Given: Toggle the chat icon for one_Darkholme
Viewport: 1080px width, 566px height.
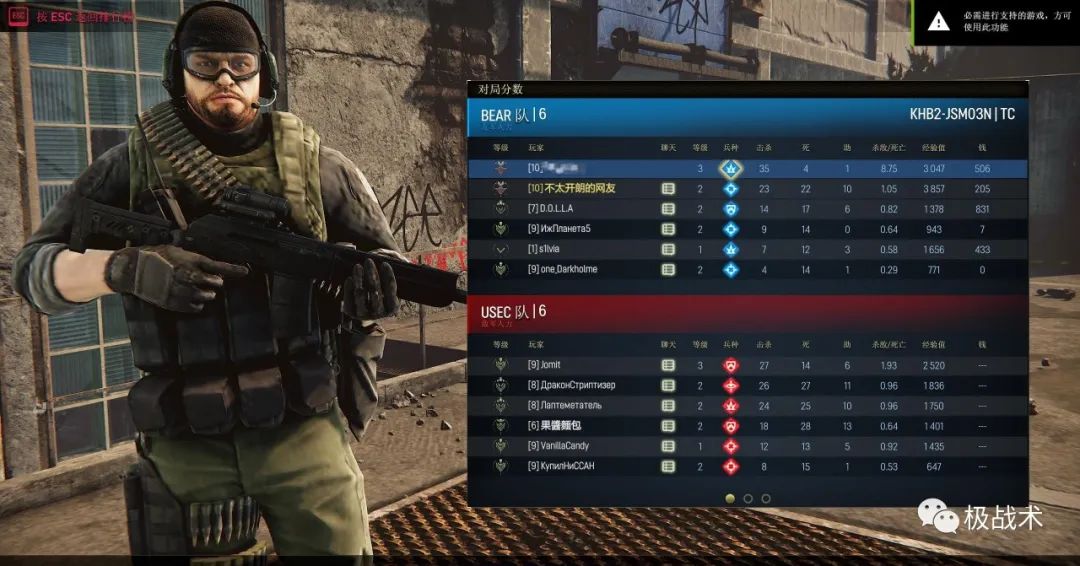Looking at the screenshot, I should tap(668, 269).
